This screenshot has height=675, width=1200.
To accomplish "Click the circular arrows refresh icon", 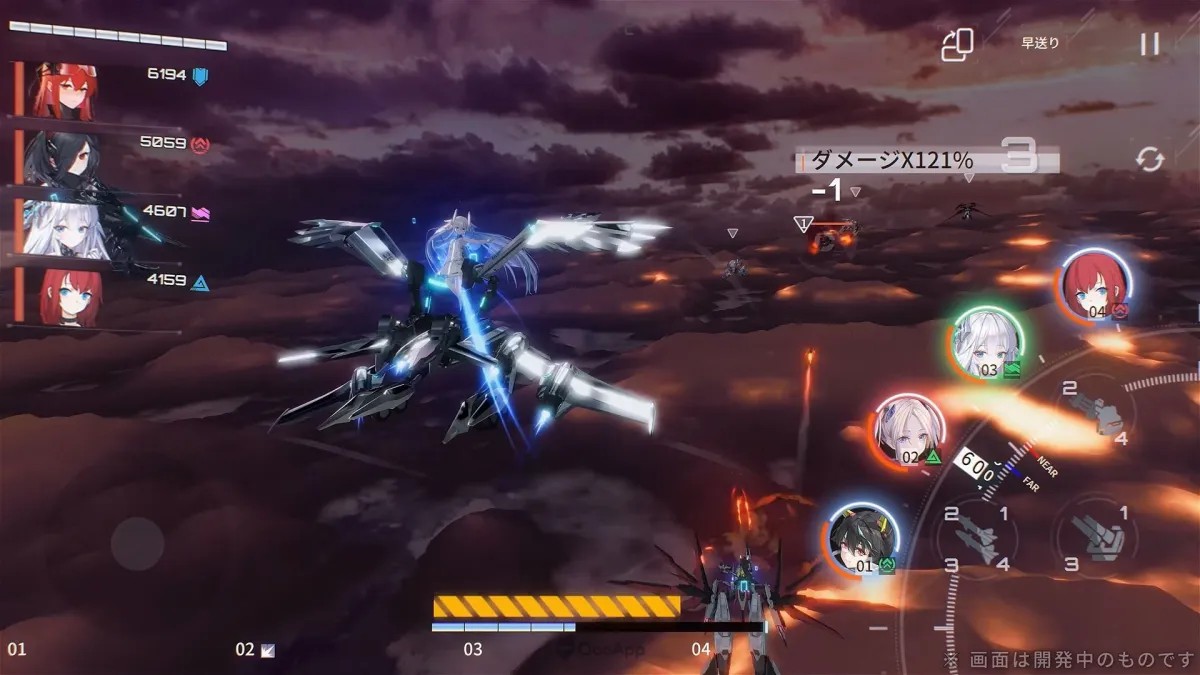I will [1150, 159].
